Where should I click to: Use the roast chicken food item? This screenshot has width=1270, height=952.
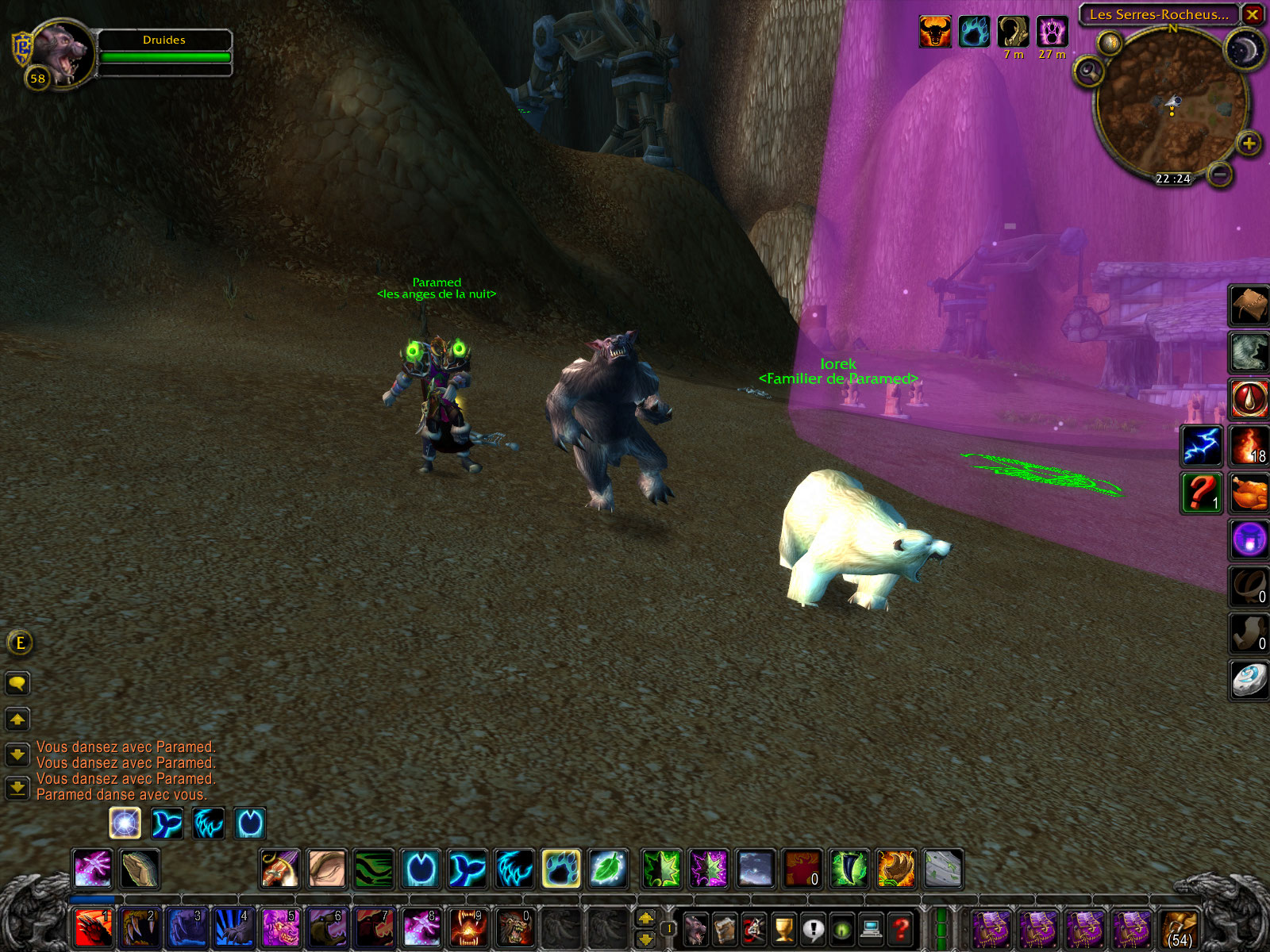coord(1249,493)
